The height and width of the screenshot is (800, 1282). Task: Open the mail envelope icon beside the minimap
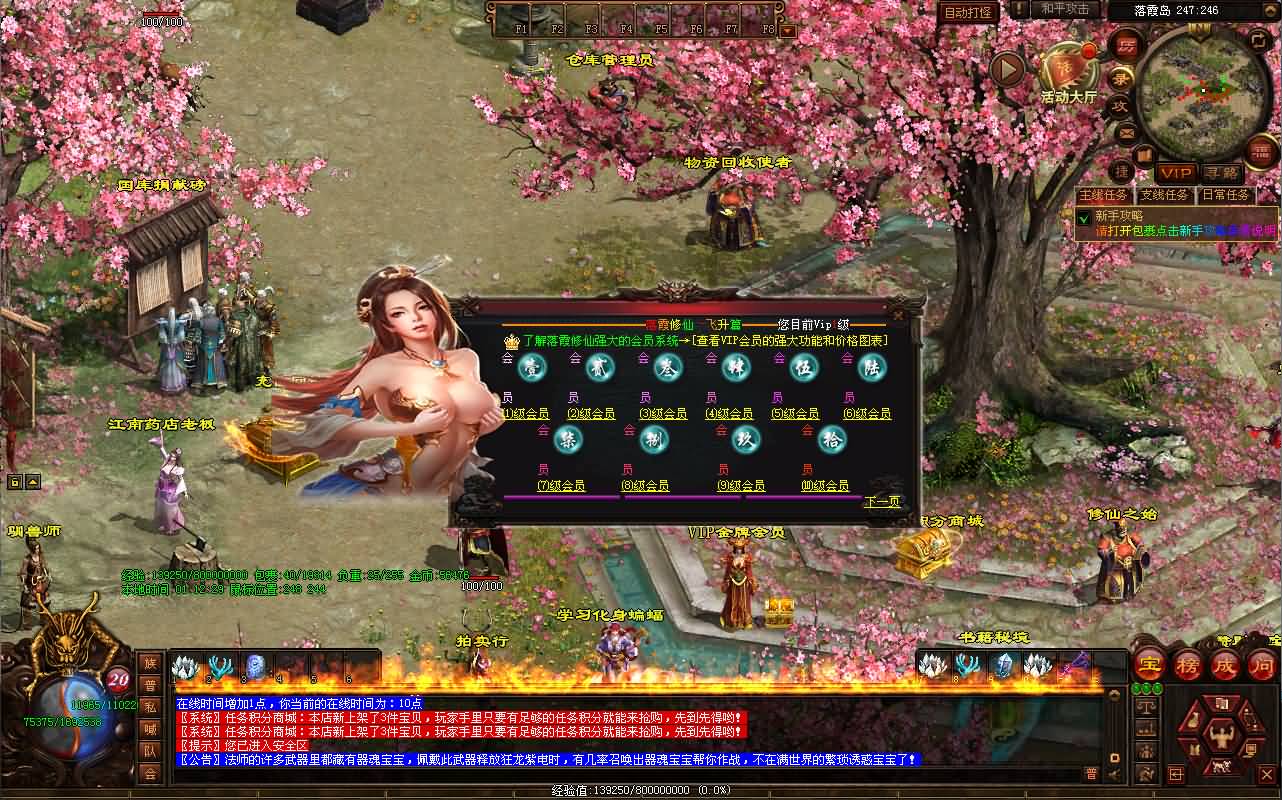tap(1126, 131)
